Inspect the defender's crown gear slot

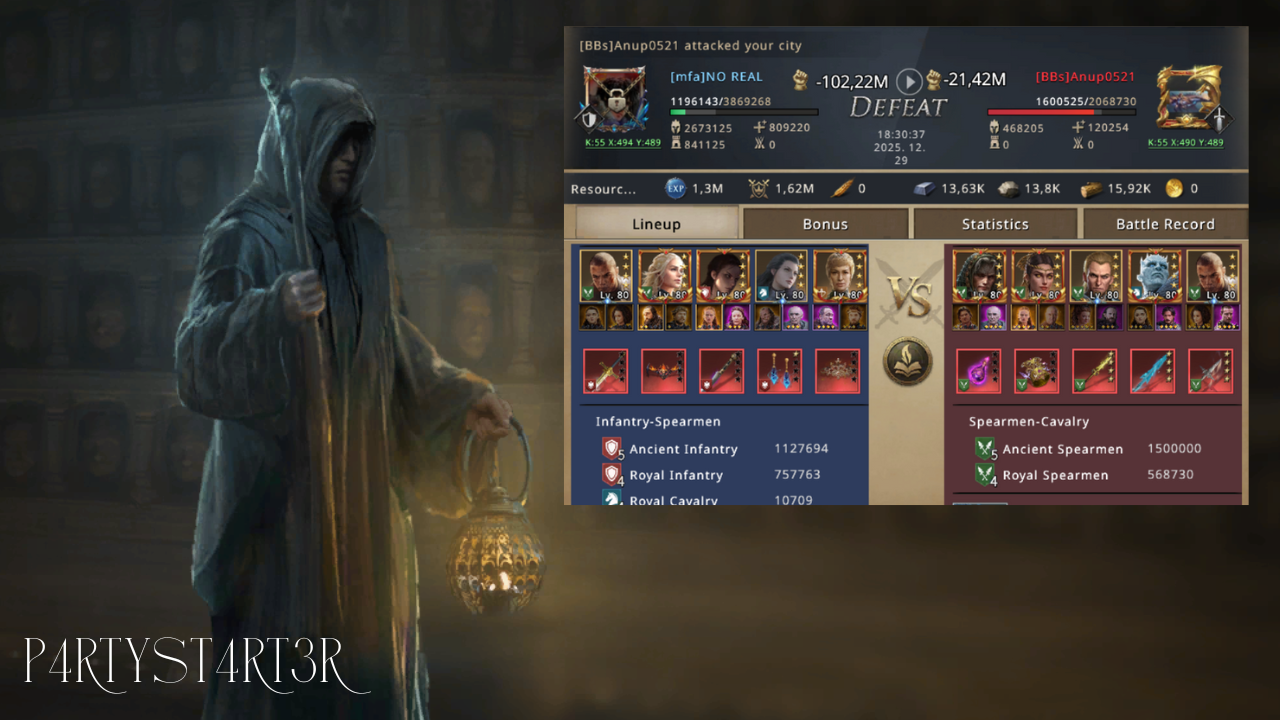[x=837, y=371]
